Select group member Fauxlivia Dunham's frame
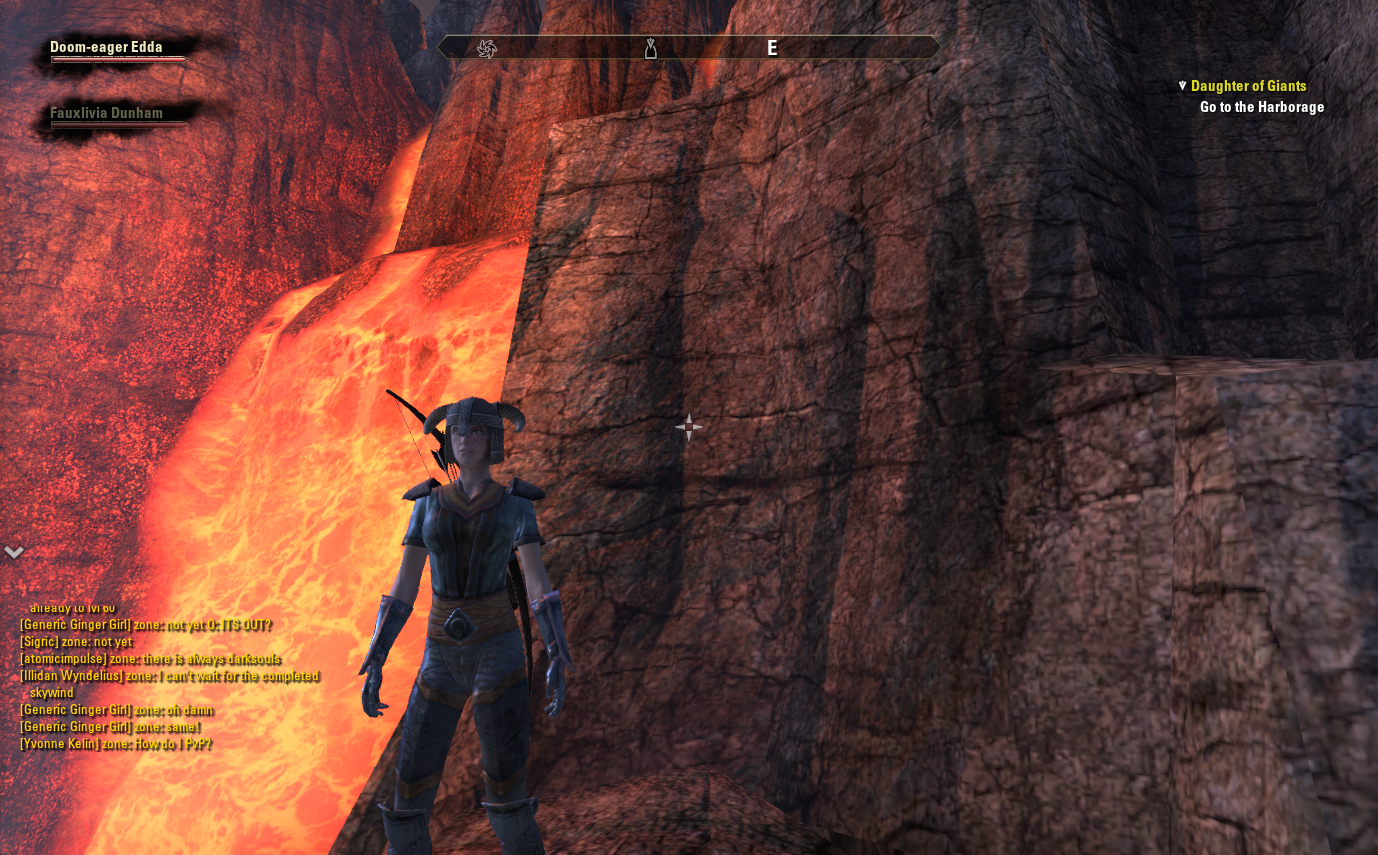The image size is (1378, 855). click(106, 113)
